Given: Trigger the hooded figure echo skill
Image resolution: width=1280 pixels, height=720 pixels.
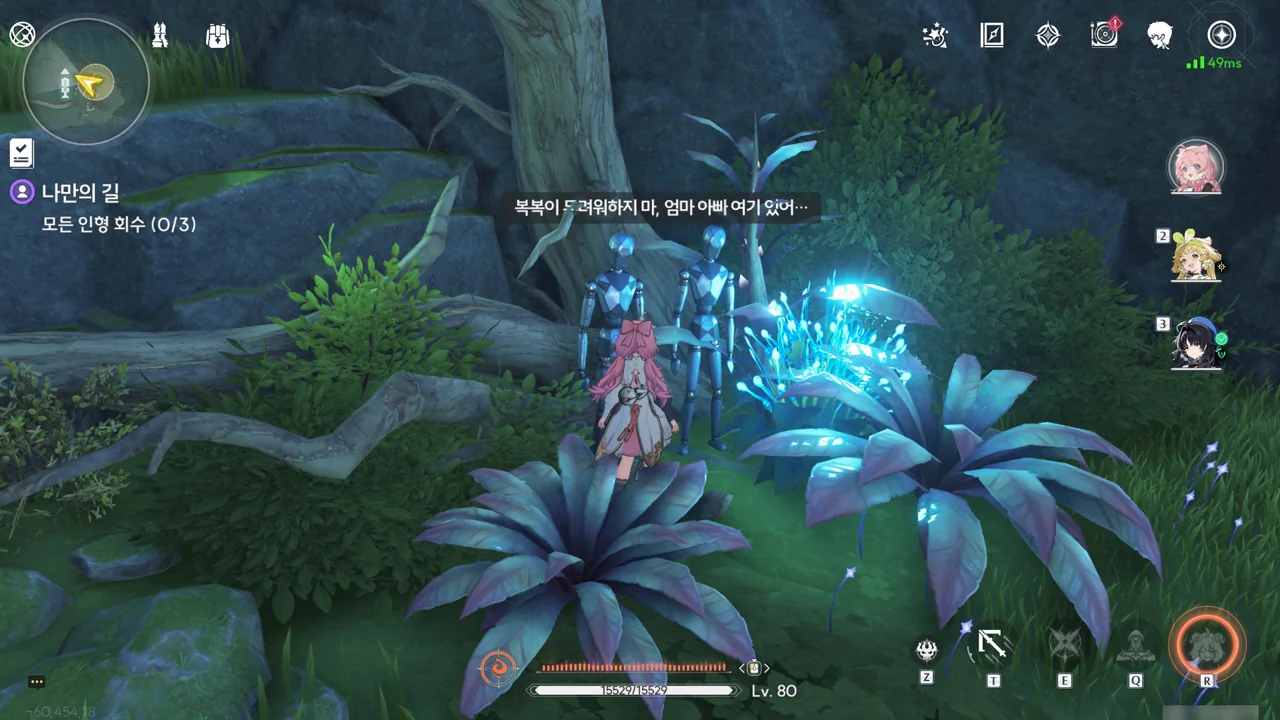Looking at the screenshot, I should [x=1136, y=645].
